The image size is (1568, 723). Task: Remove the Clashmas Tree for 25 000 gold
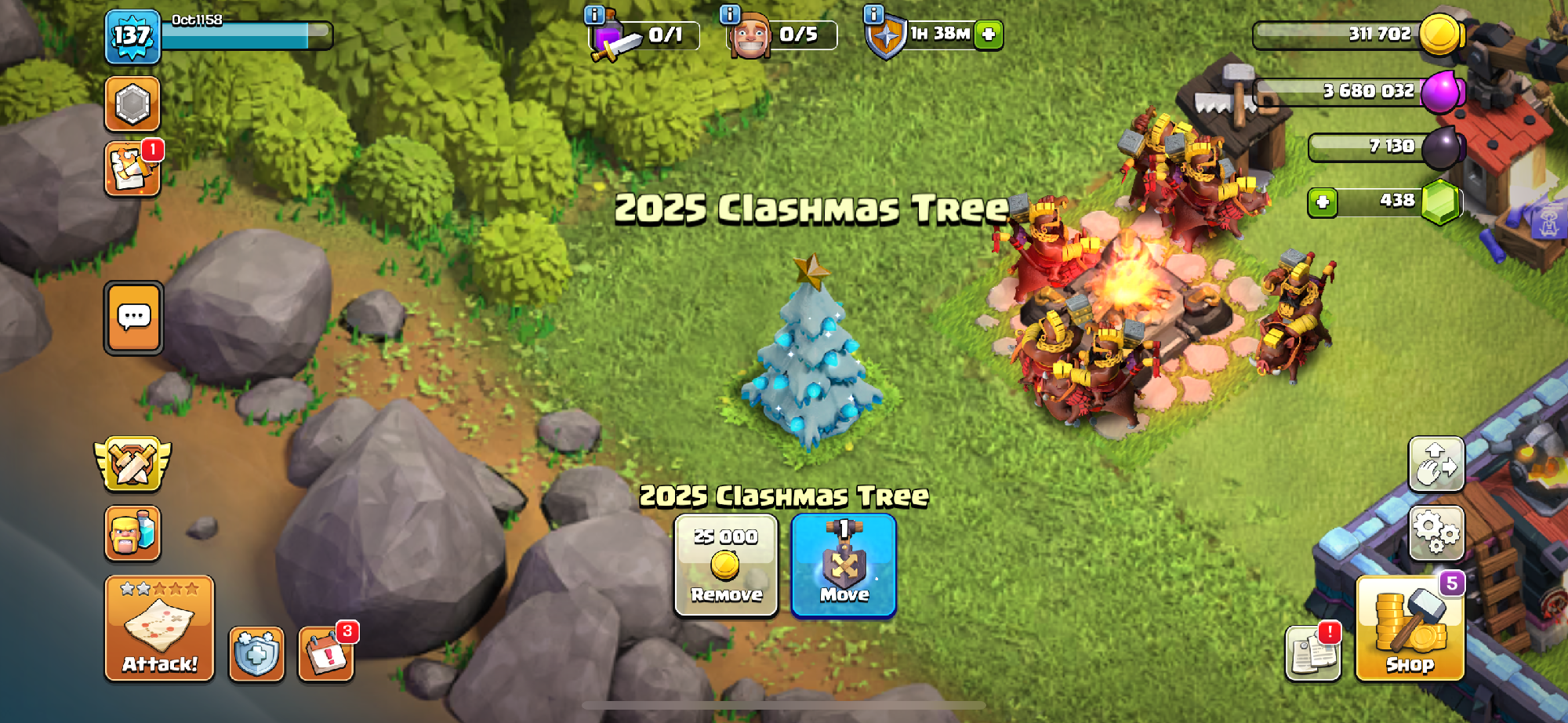tap(726, 565)
